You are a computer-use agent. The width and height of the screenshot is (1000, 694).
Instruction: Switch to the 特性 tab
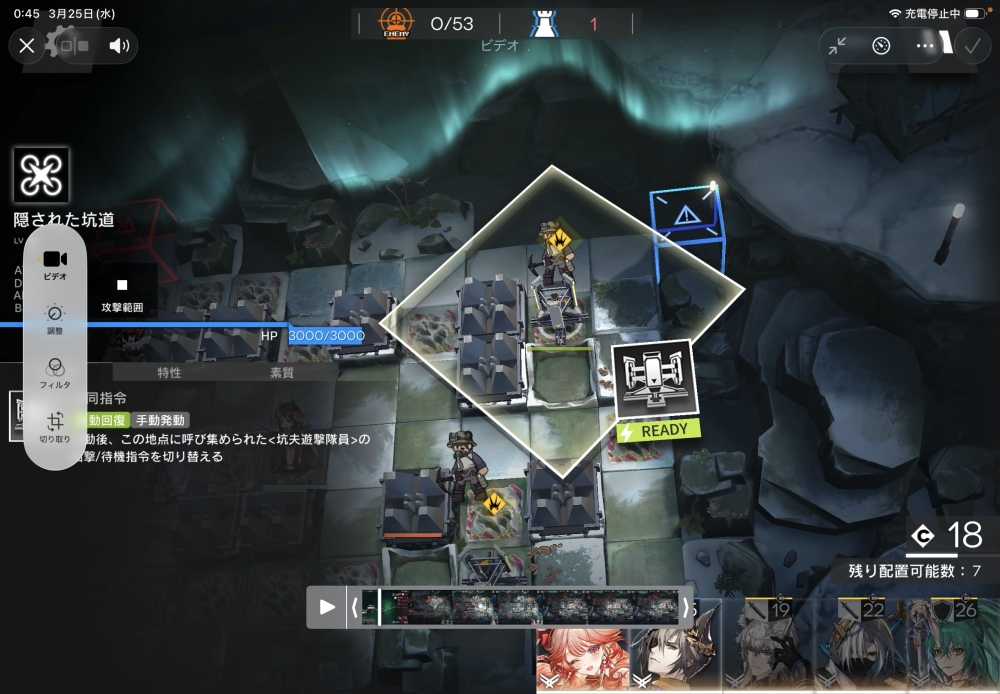pos(169,373)
